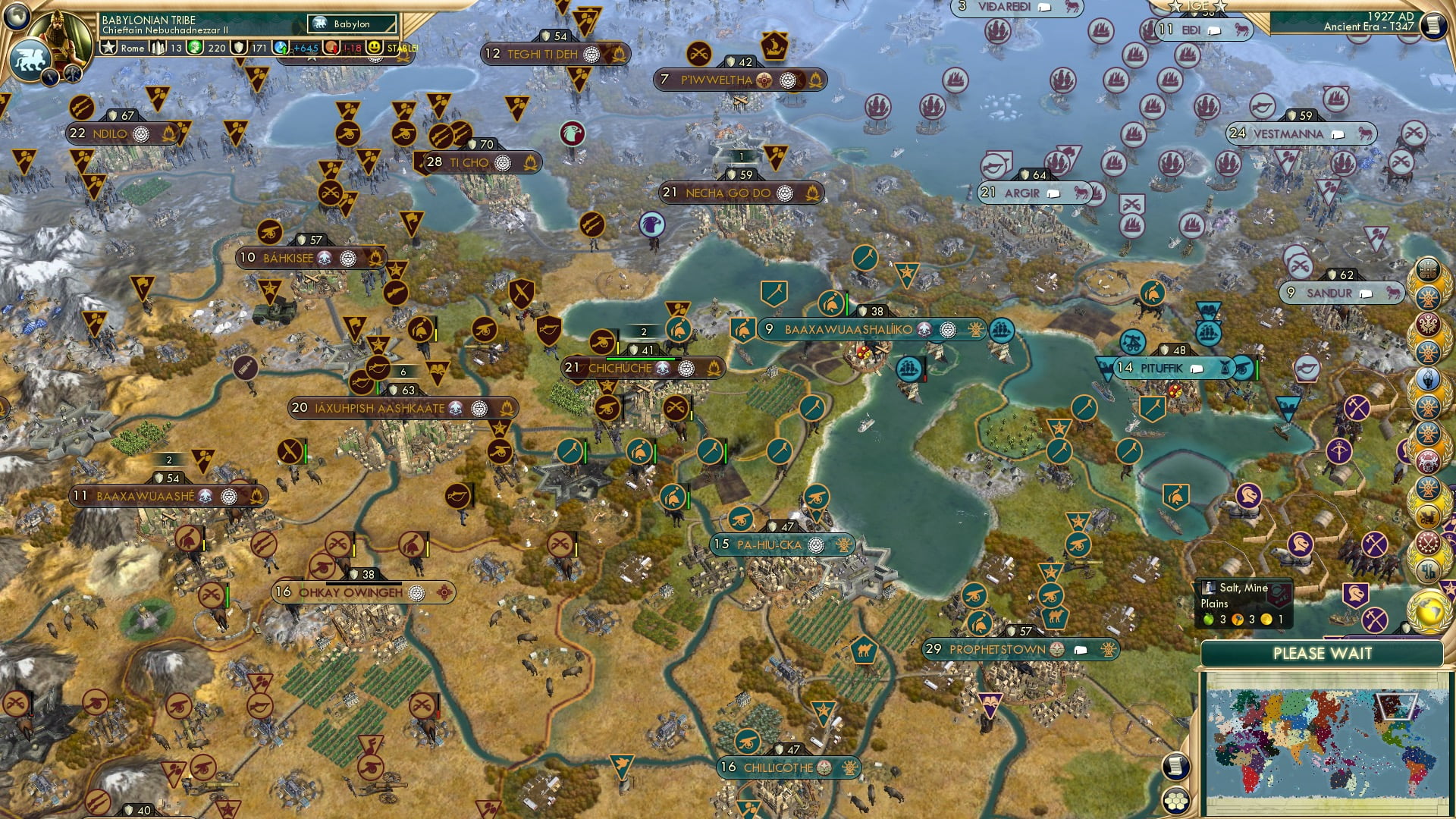This screenshot has height=819, width=1456.
Task: Click the green science icon in top bar
Action: click(193, 48)
